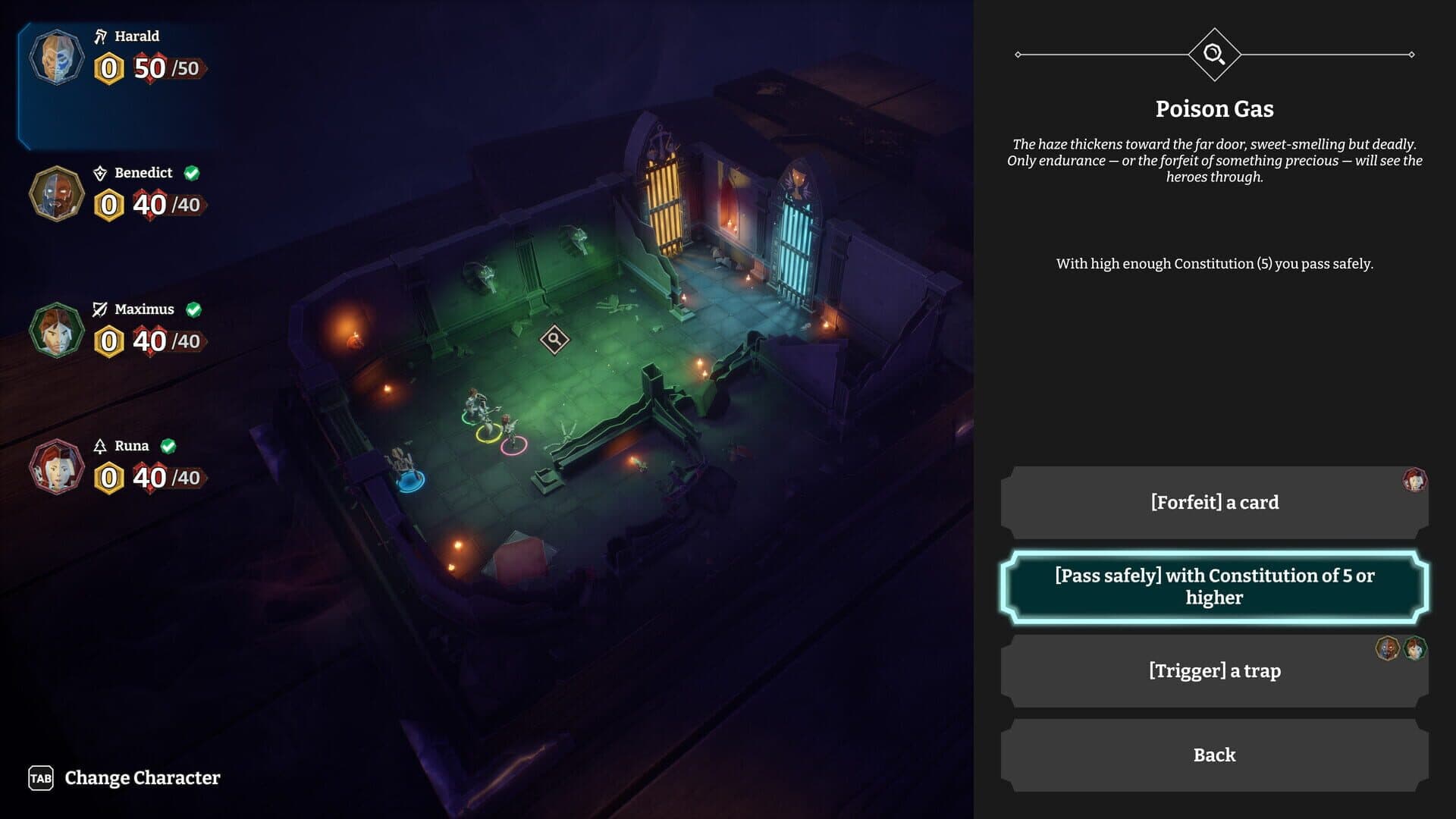Image resolution: width=1456 pixels, height=819 pixels.
Task: Click the TAB Change Character control
Action: pyautogui.click(x=118, y=778)
